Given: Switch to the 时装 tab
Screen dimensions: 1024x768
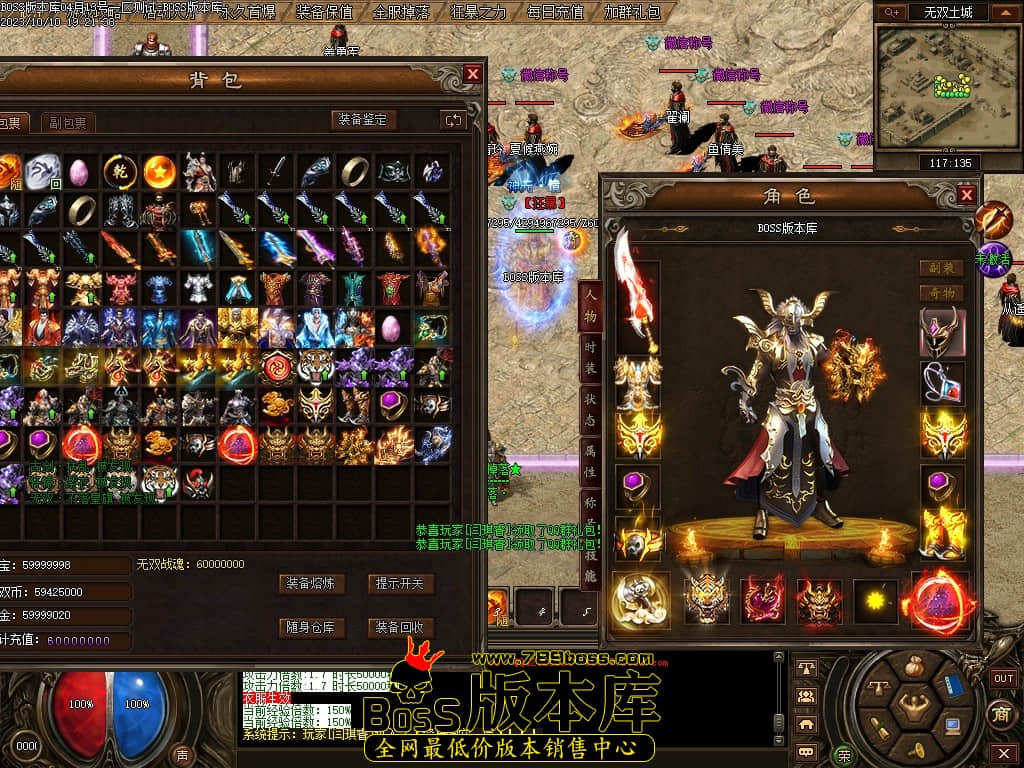Looking at the screenshot, I should click(x=591, y=357).
